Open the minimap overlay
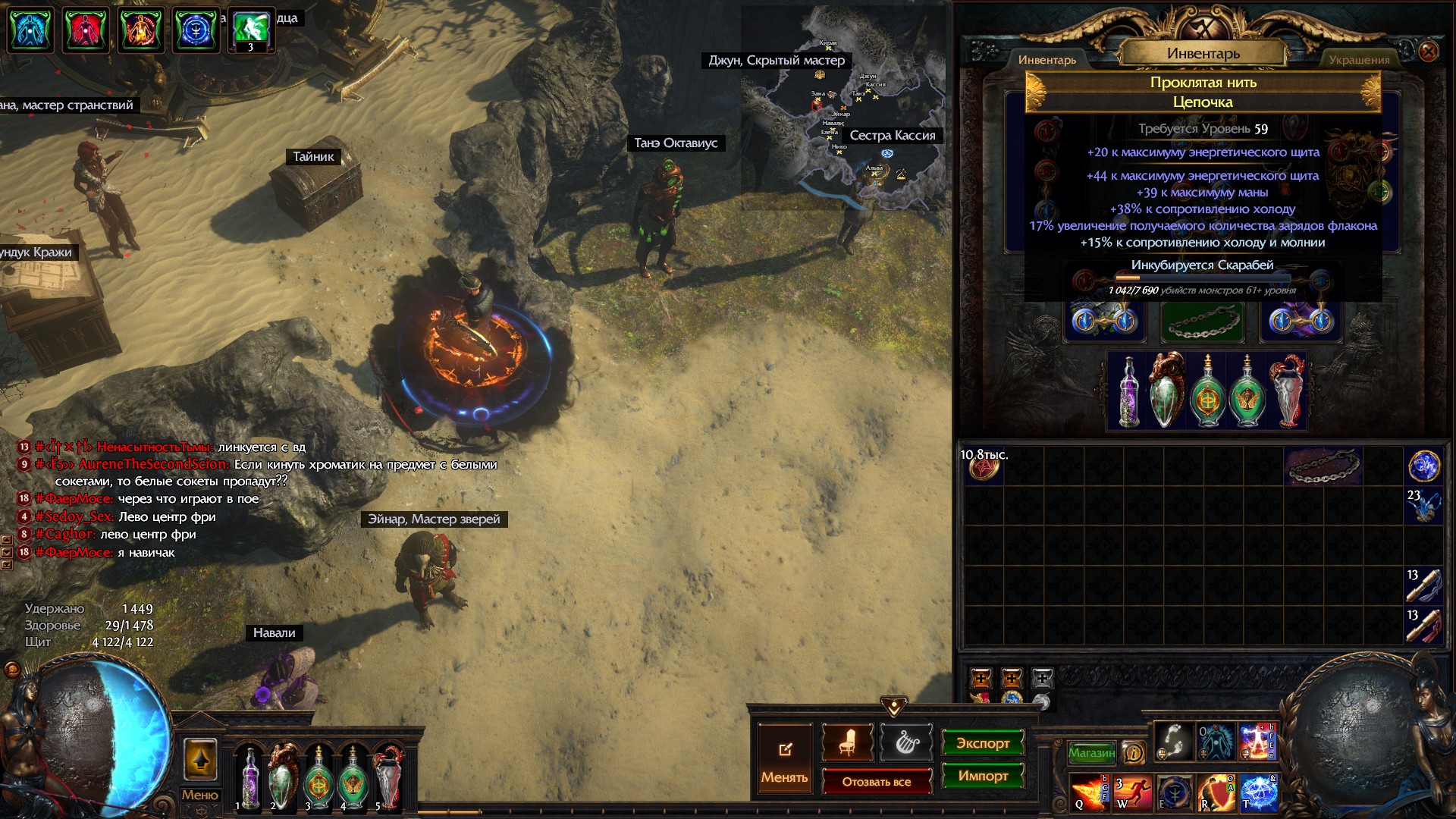This screenshot has width=1456, height=819. tap(842, 106)
